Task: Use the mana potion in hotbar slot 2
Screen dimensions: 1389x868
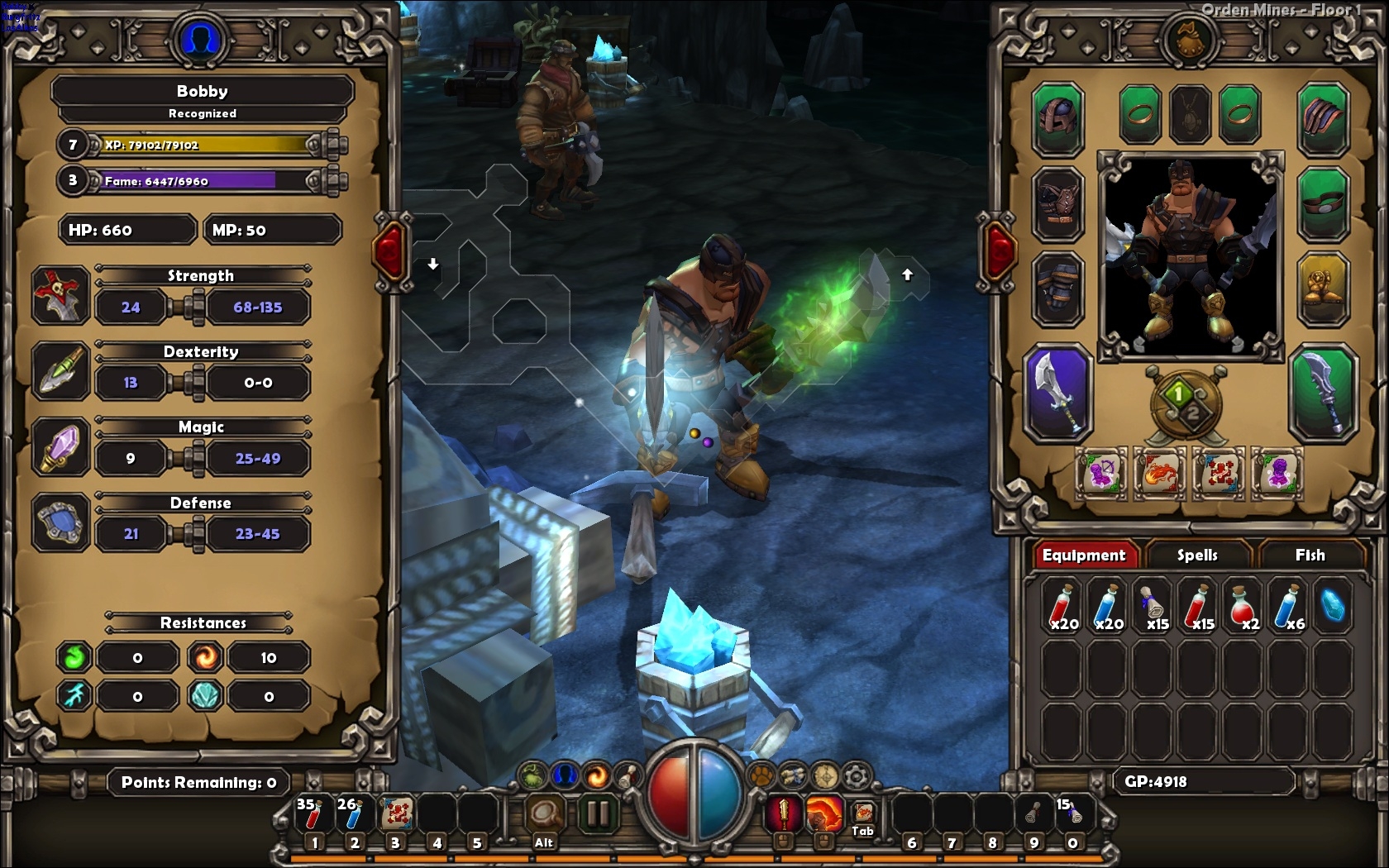Action: (x=353, y=816)
